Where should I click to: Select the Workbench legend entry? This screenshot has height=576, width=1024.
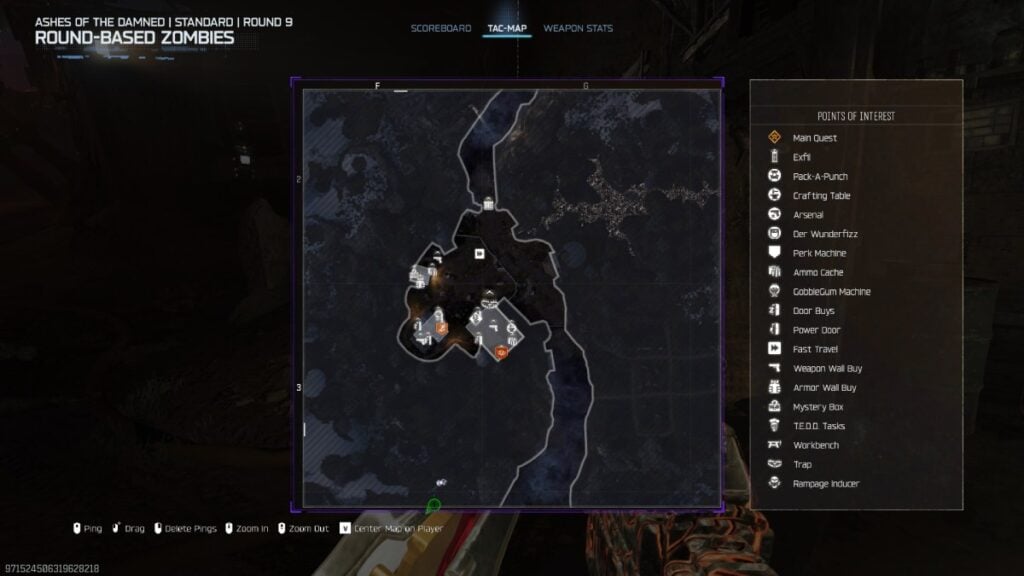pyautogui.click(x=815, y=445)
